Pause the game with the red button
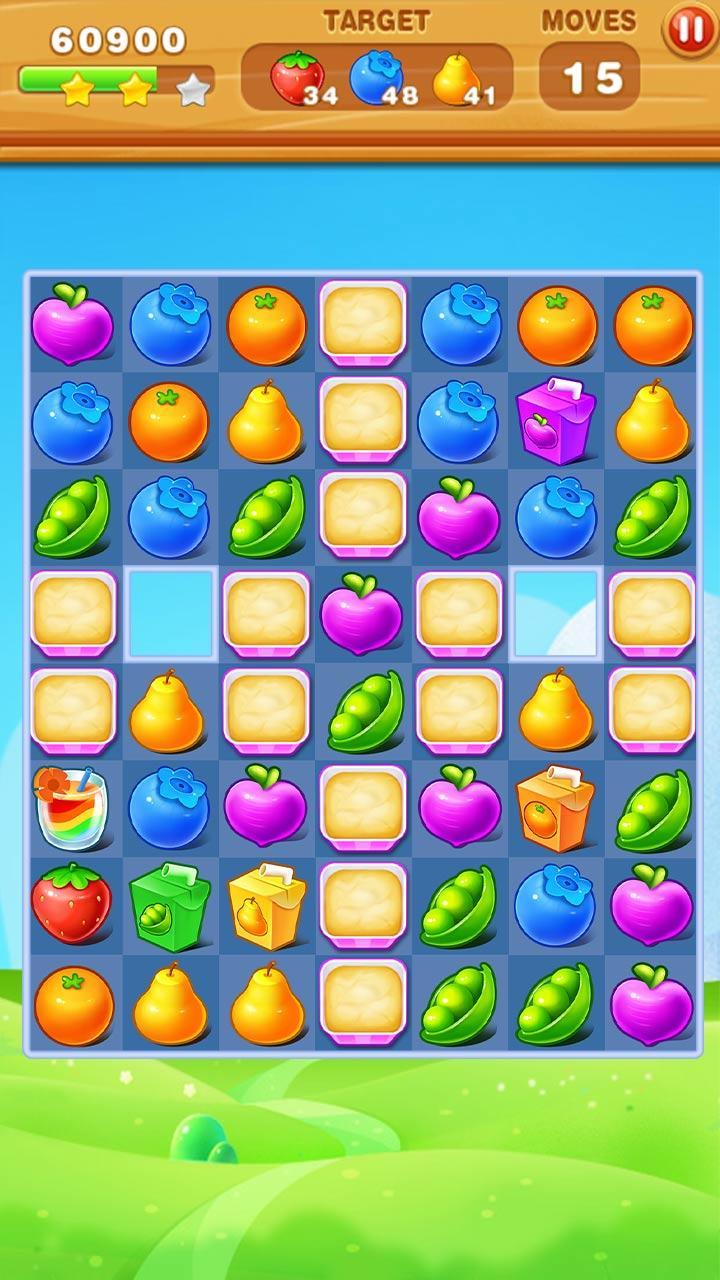720x1280 pixels. [690, 29]
